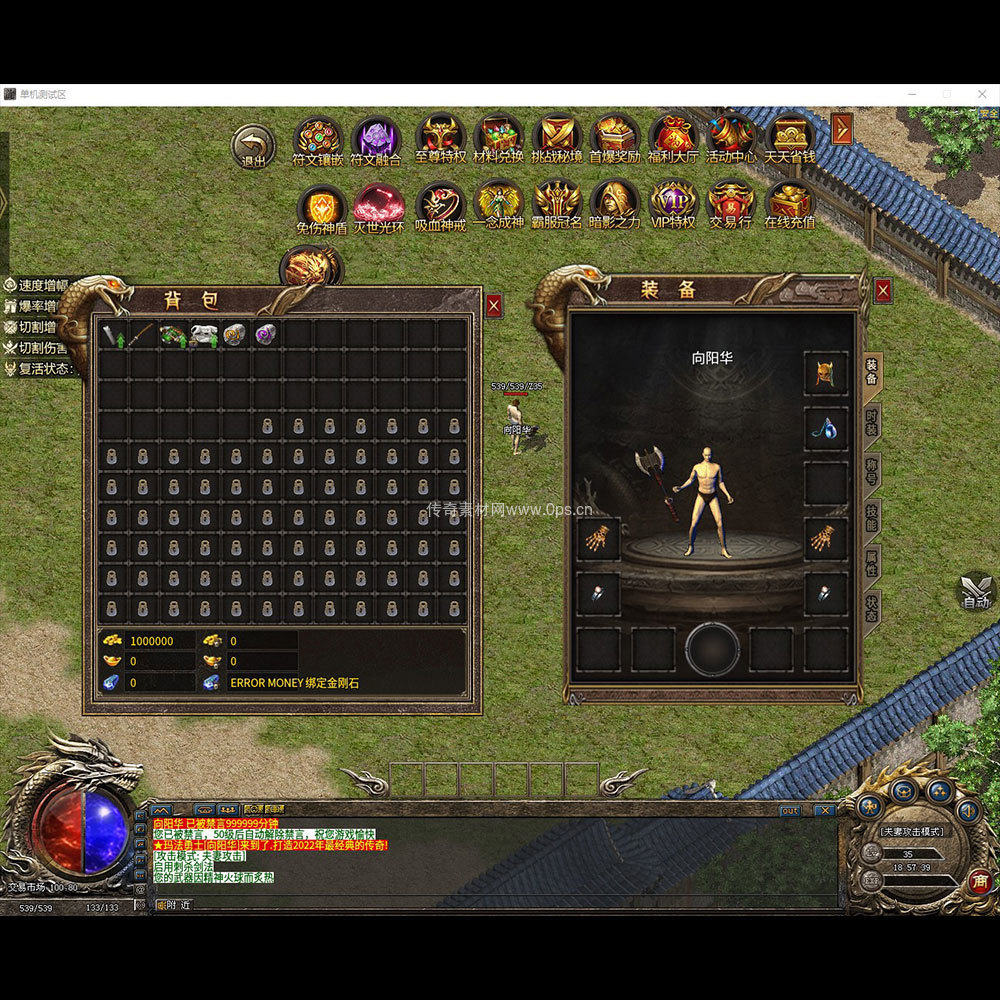Open the 符文镶嵌 rune inlay menu
The width and height of the screenshot is (1000, 1000).
pos(318,138)
